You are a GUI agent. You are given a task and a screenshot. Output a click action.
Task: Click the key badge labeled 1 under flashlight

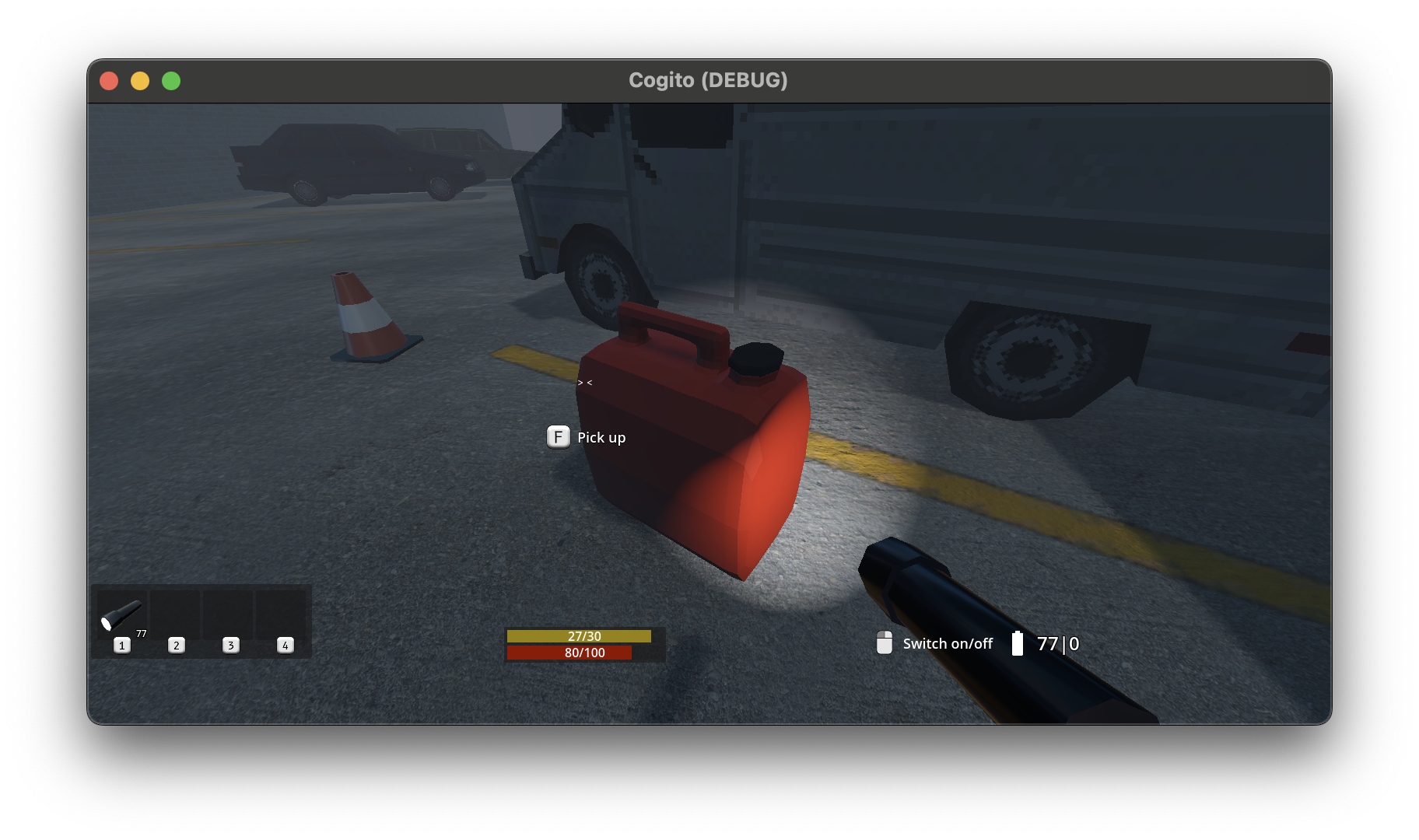(x=122, y=645)
